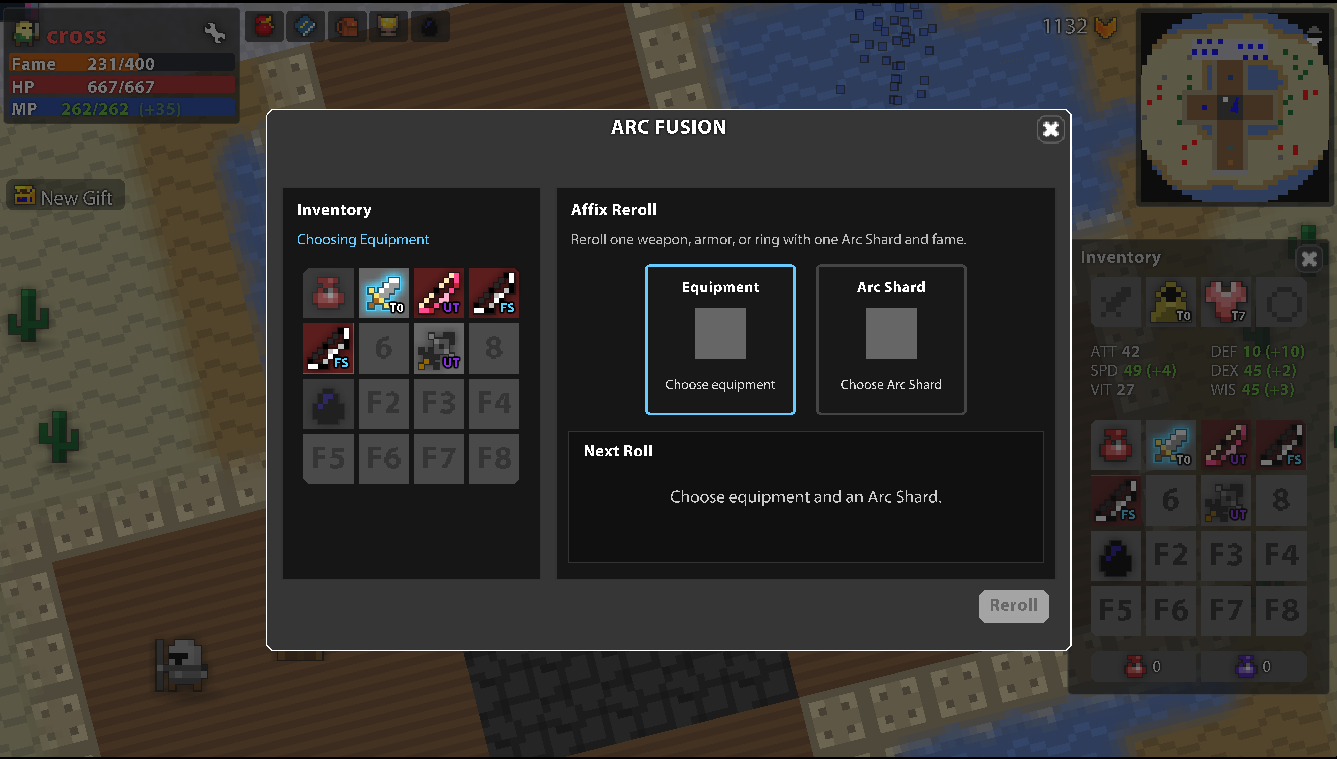Click the wrench icon next to the player name

coord(214,33)
